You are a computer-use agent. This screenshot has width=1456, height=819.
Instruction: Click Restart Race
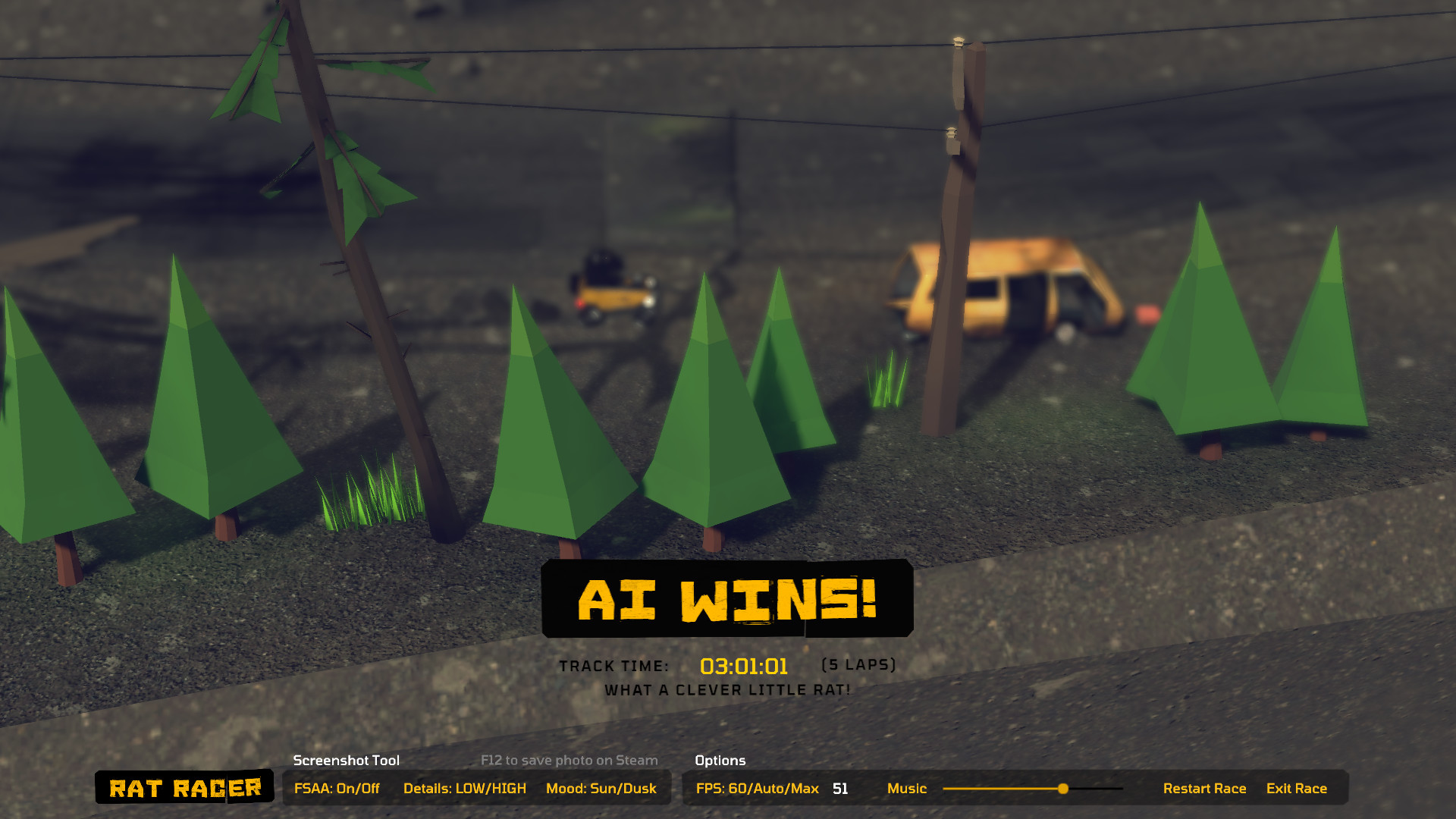pyautogui.click(x=1205, y=789)
